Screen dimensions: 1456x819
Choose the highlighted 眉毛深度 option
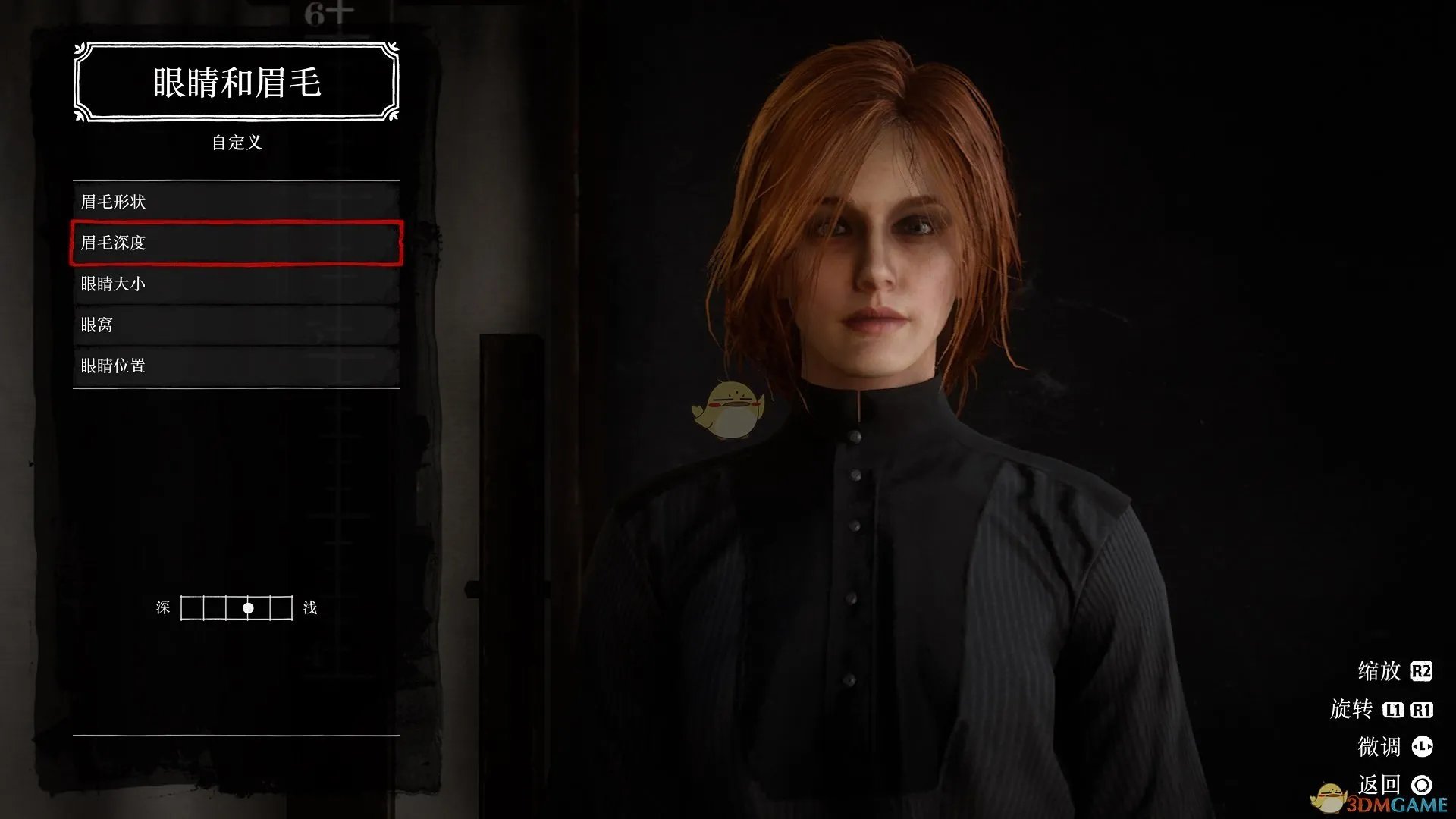236,243
